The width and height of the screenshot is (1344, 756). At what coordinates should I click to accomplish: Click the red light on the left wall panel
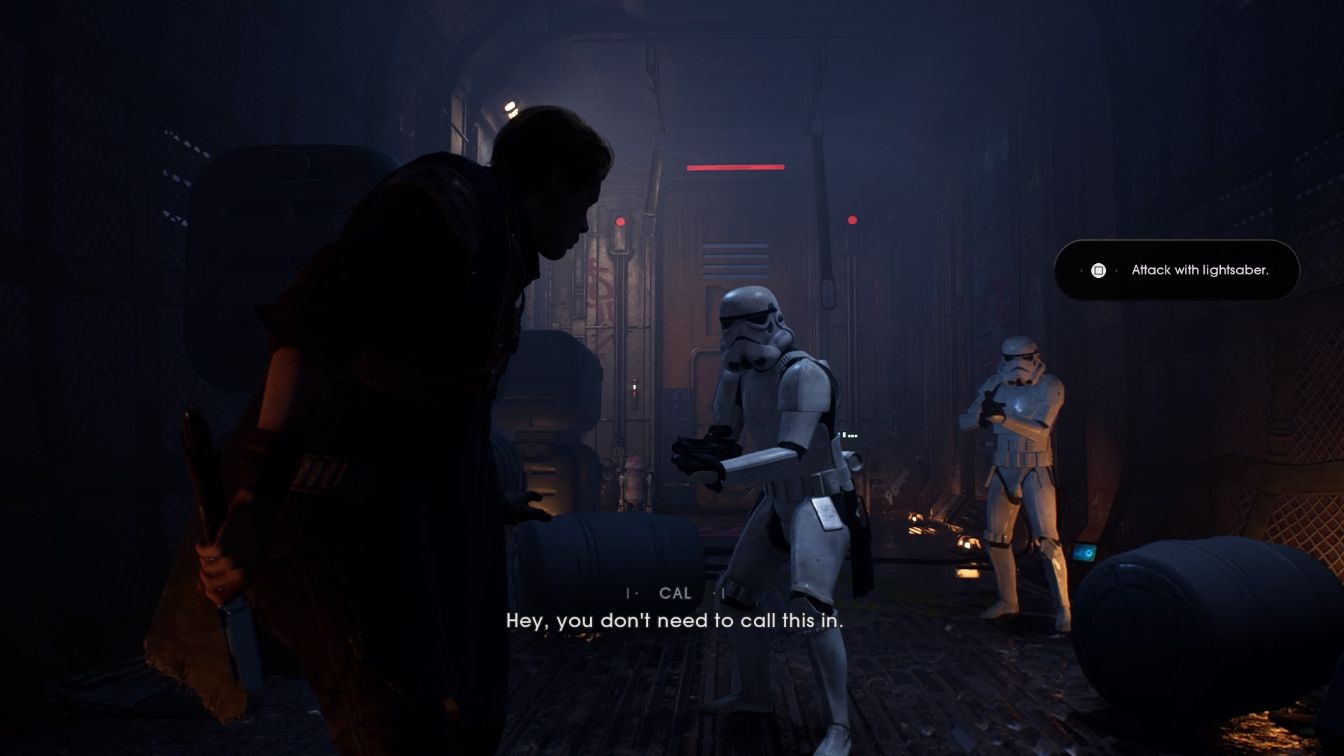tap(622, 220)
